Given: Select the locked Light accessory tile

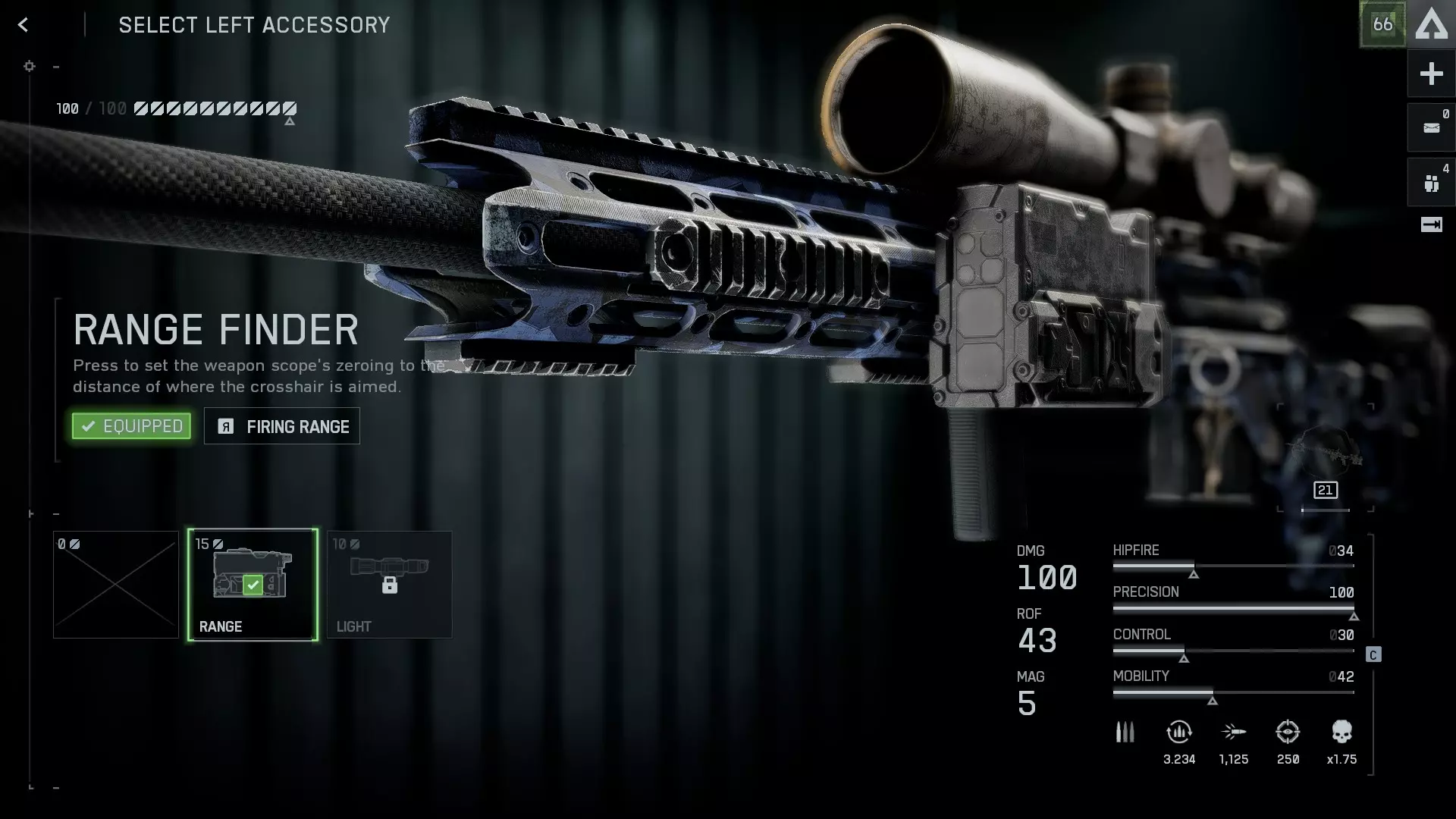Looking at the screenshot, I should 389,584.
